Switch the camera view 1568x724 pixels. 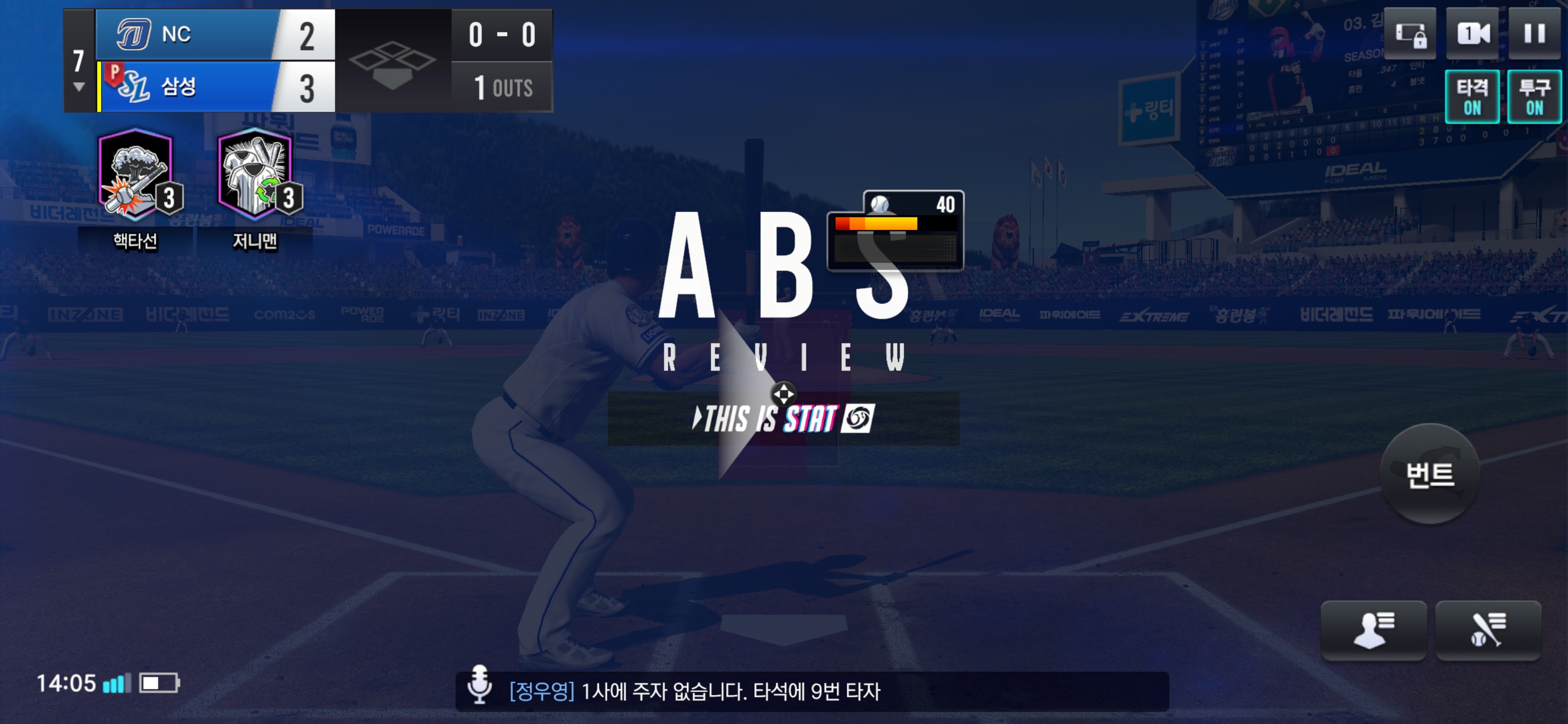point(1472,34)
